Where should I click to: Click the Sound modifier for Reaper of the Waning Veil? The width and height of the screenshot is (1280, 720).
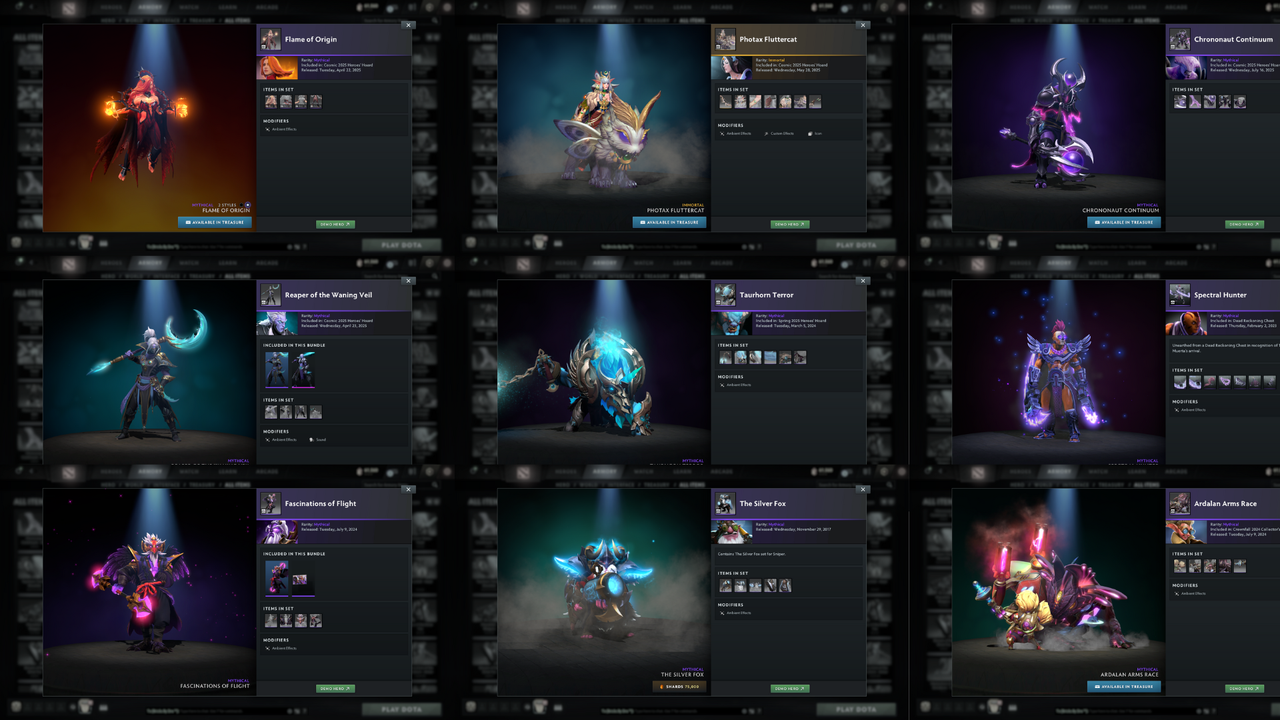(319, 439)
